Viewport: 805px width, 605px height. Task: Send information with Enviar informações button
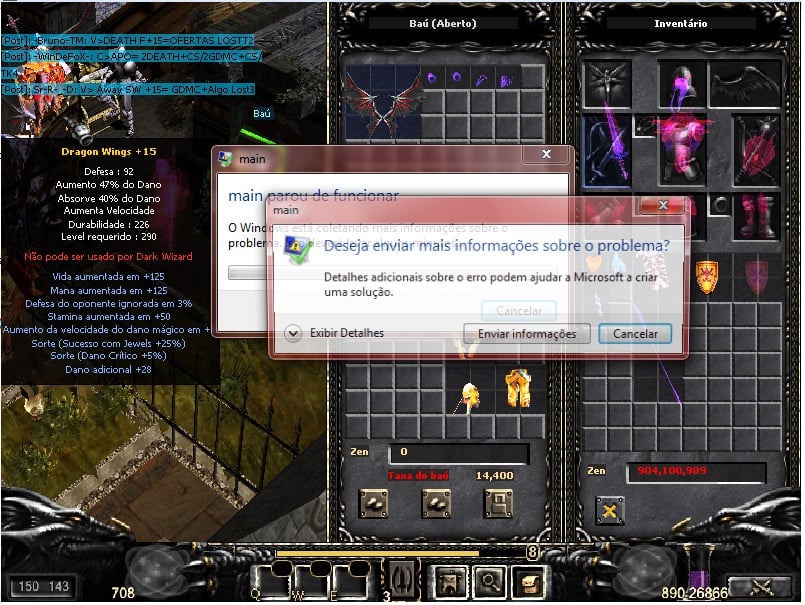[526, 334]
